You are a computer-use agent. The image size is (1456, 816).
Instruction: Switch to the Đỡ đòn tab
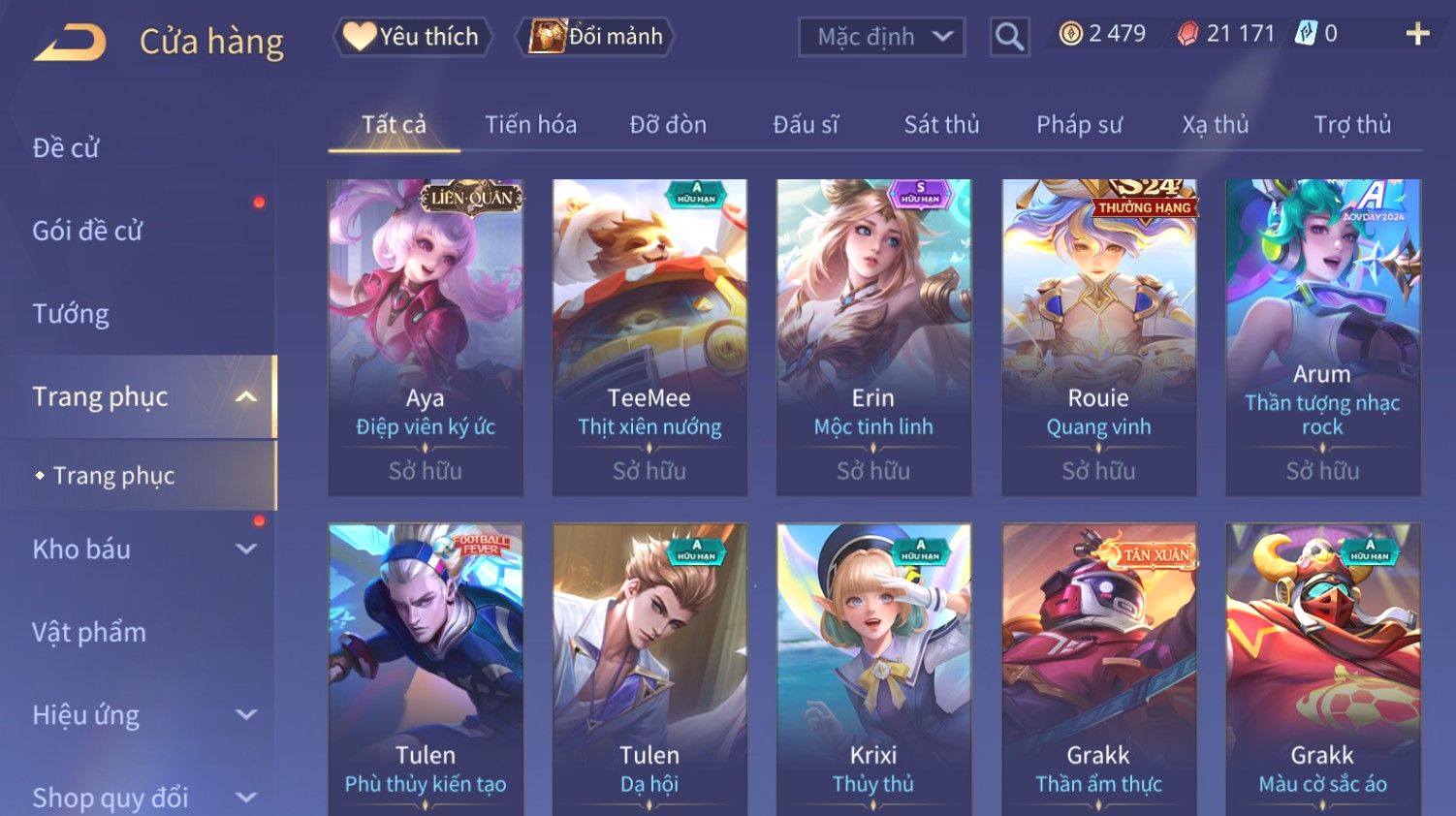click(x=668, y=125)
